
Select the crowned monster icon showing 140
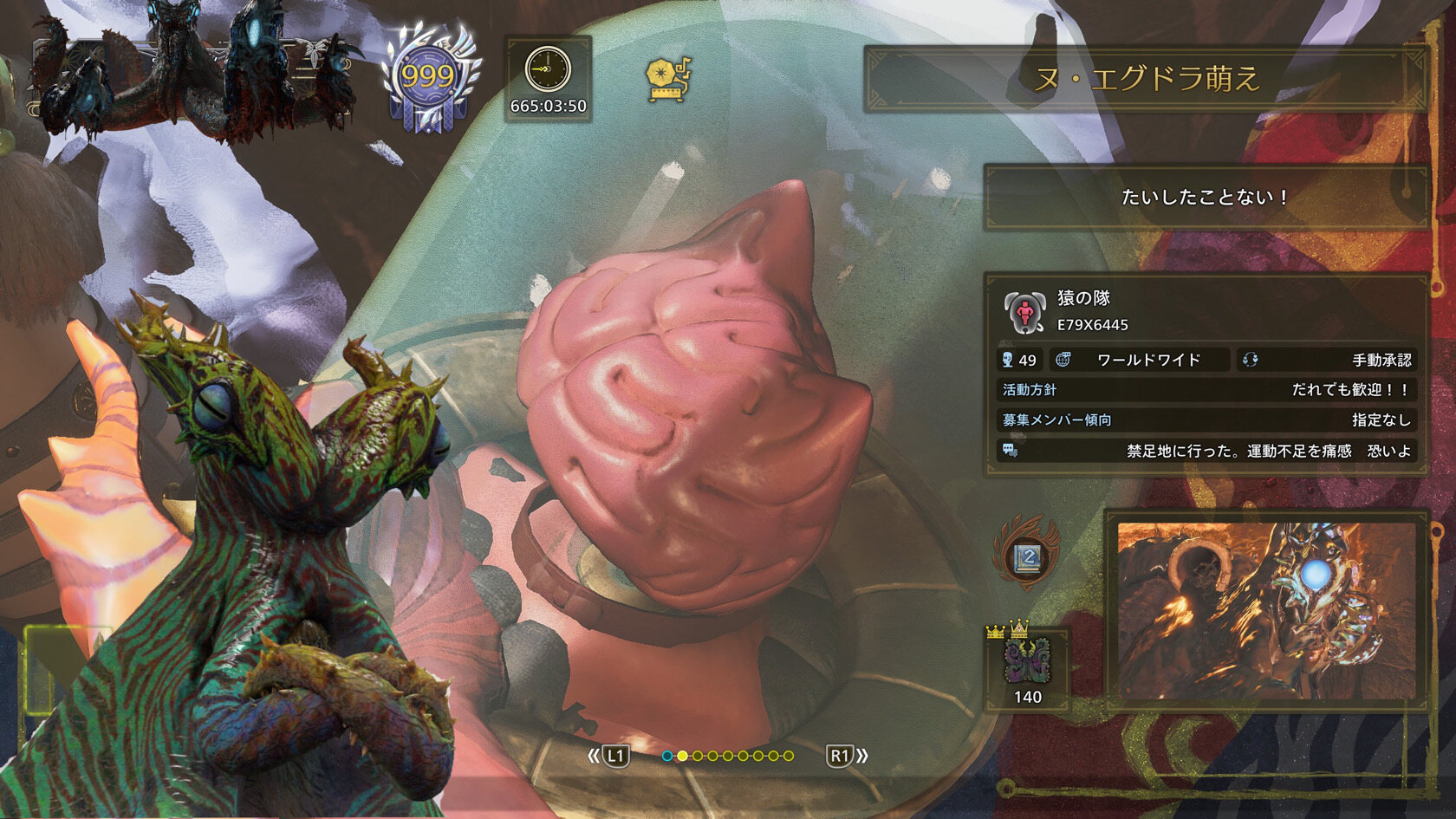coord(1027,665)
